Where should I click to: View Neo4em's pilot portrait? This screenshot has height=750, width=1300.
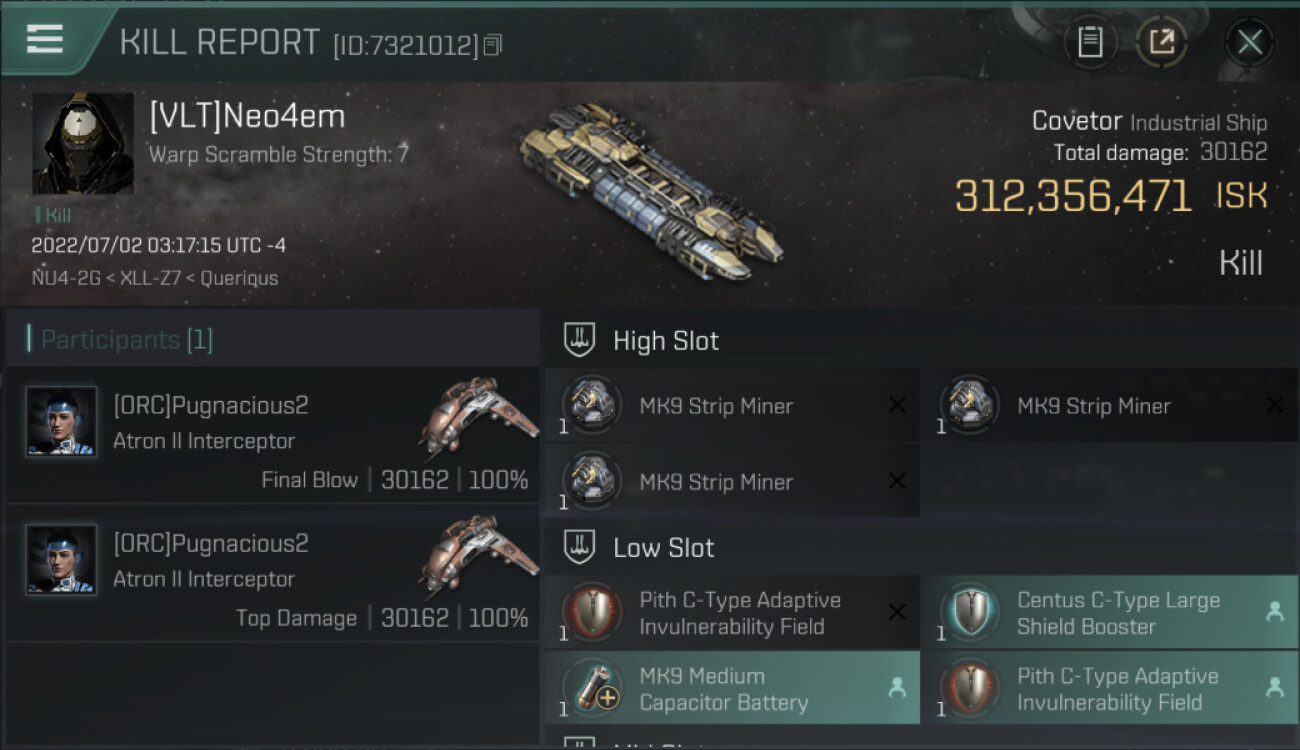coord(82,143)
